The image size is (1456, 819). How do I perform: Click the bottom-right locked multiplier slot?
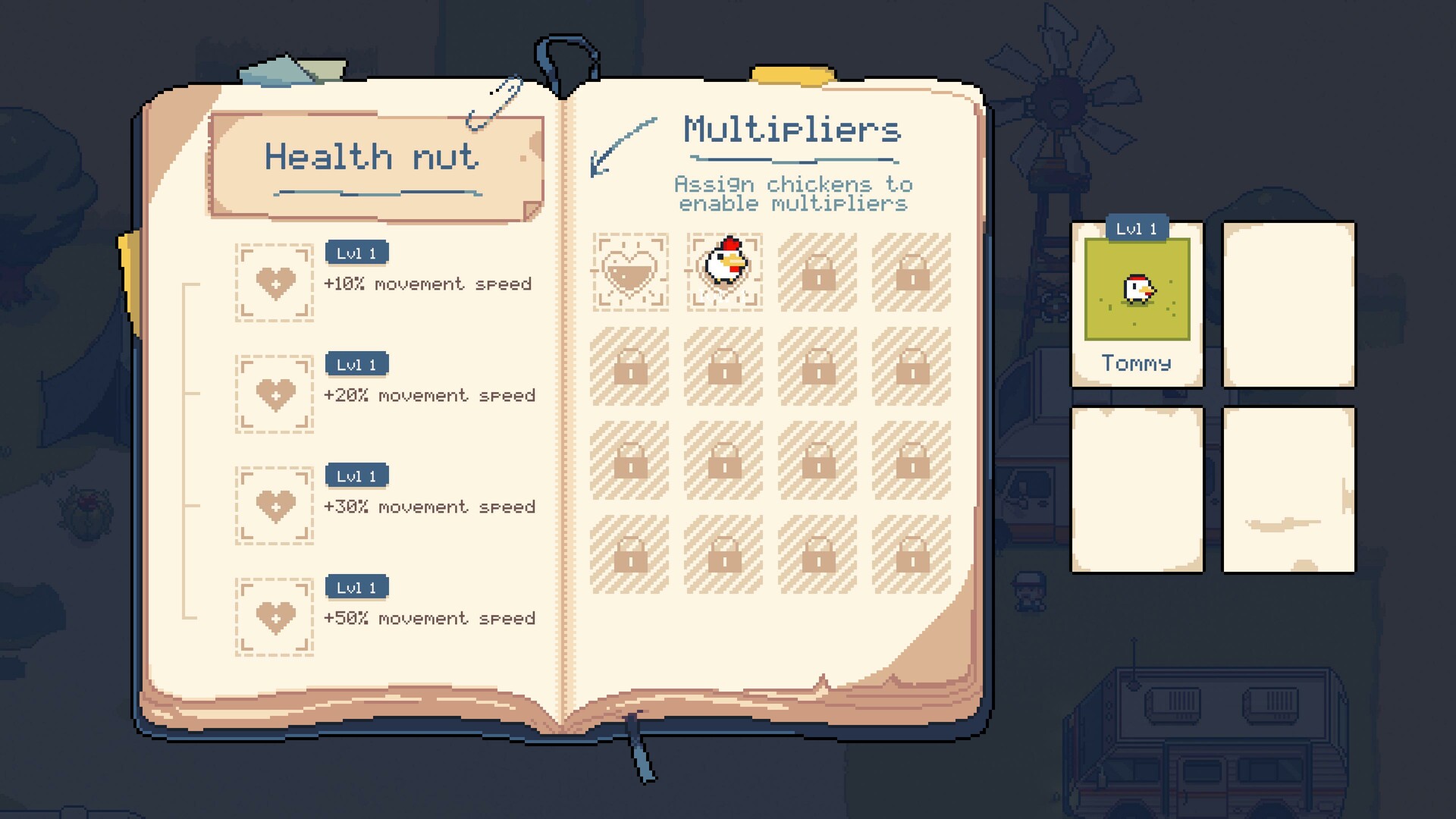click(x=911, y=554)
